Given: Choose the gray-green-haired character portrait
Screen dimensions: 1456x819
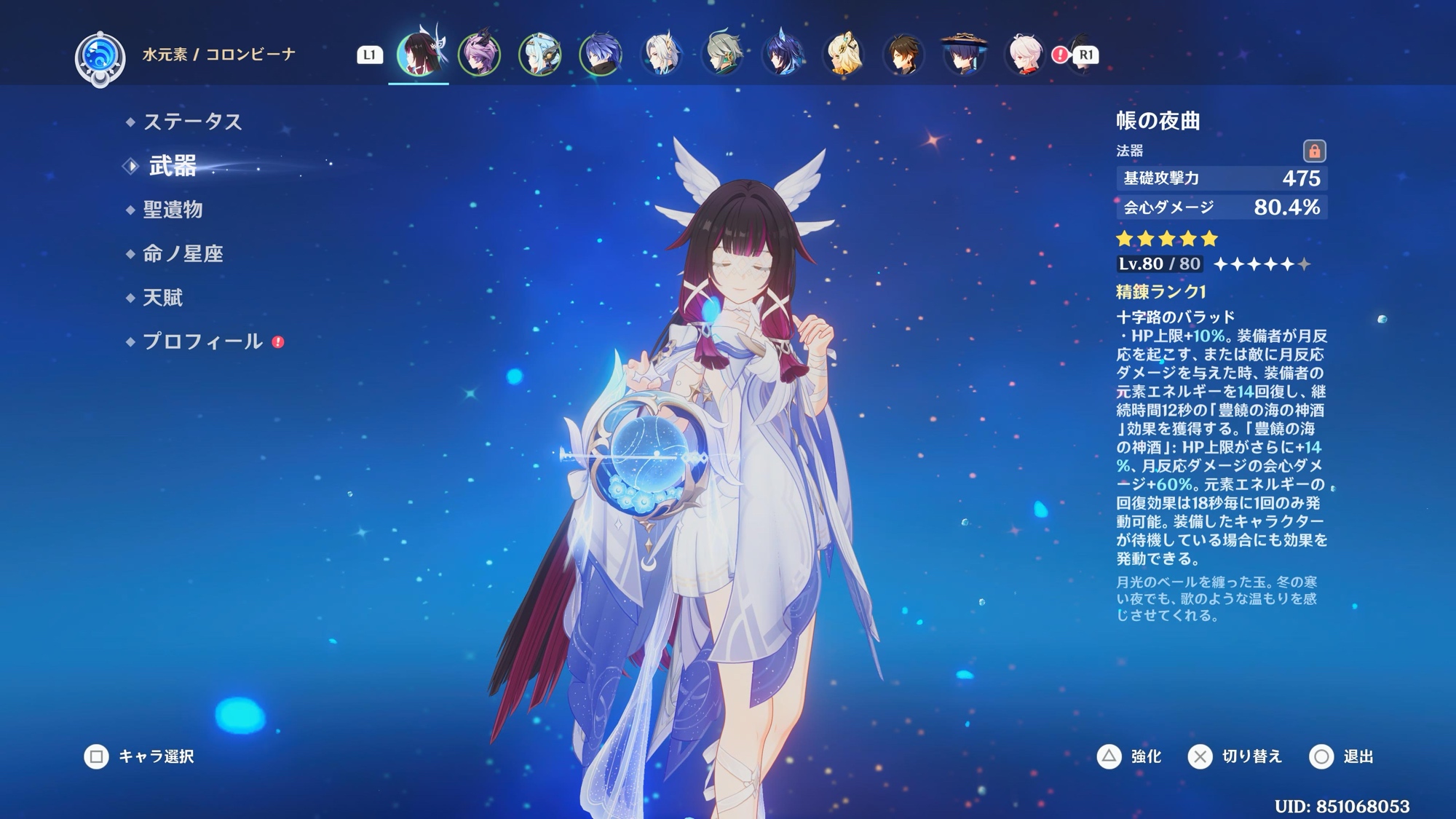Looking at the screenshot, I should tap(722, 55).
